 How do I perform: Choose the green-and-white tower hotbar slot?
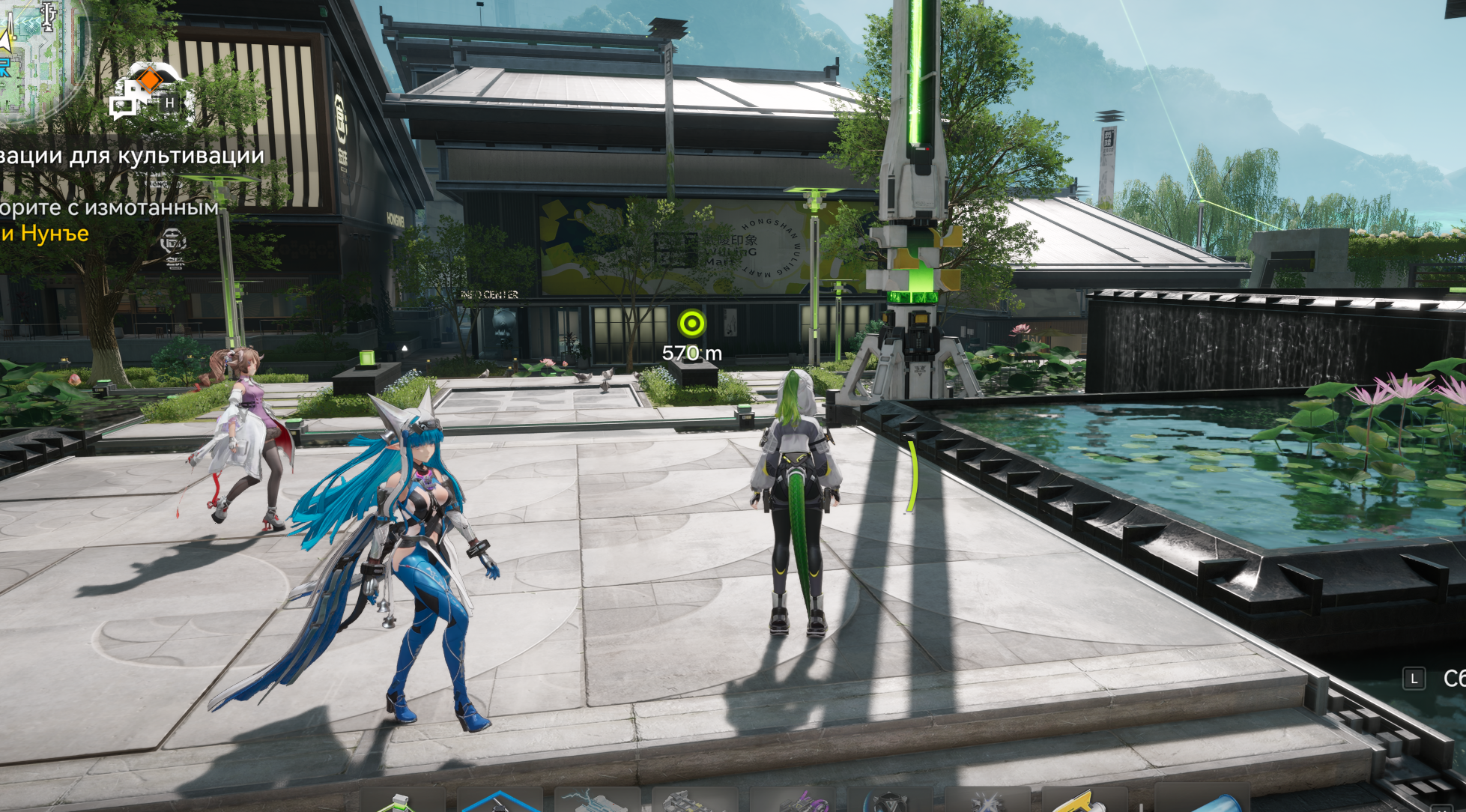click(x=402, y=802)
